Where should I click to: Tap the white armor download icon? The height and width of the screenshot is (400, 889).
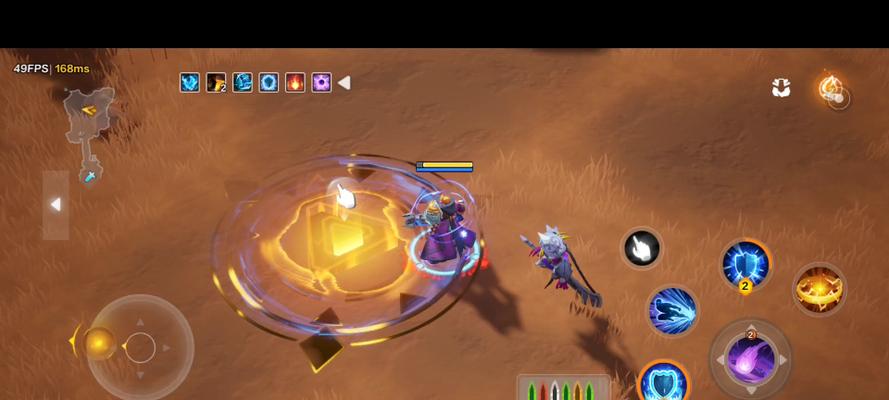point(781,88)
